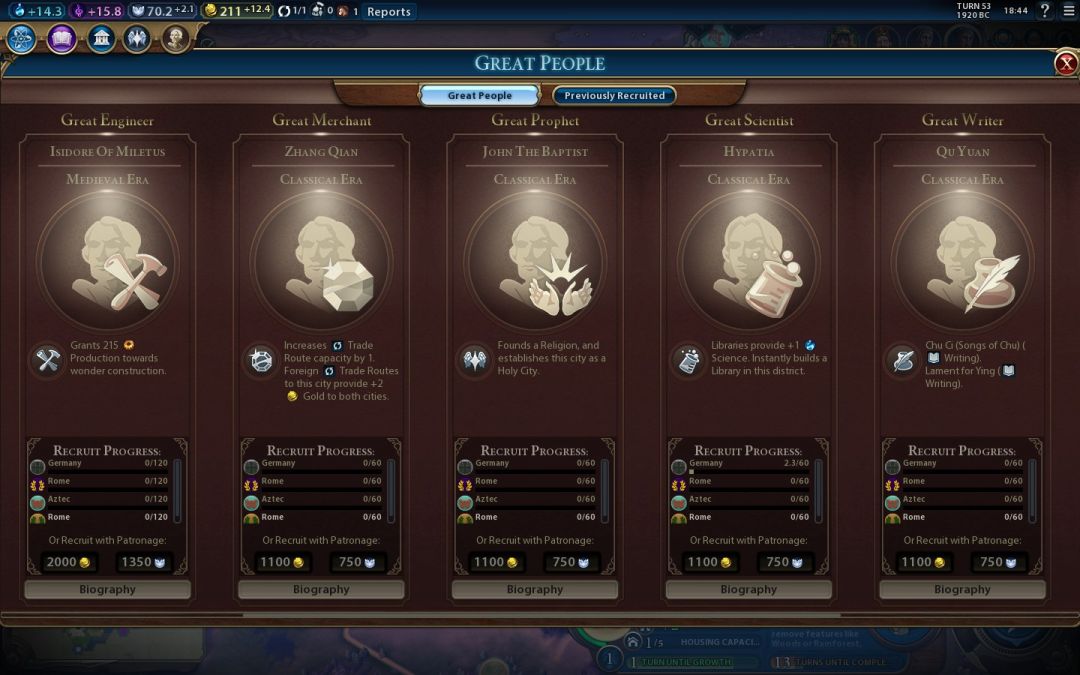Recruit Great Engineer with 1350 faith
This screenshot has height=675, width=1080.
click(143, 562)
